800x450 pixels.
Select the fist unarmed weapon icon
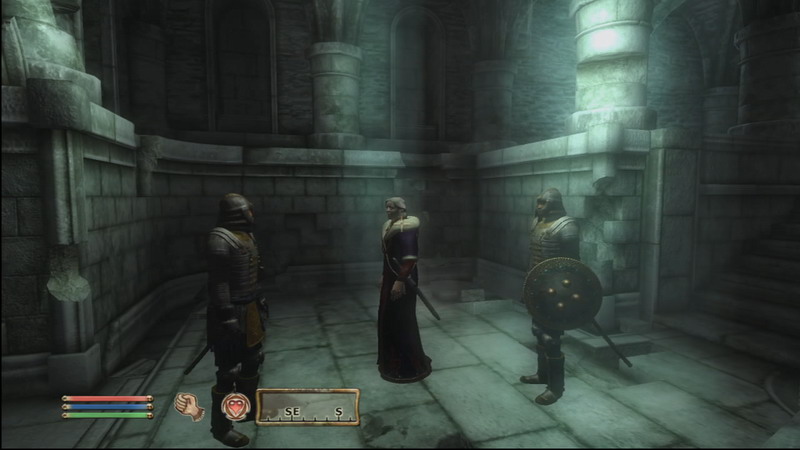pyautogui.click(x=189, y=405)
